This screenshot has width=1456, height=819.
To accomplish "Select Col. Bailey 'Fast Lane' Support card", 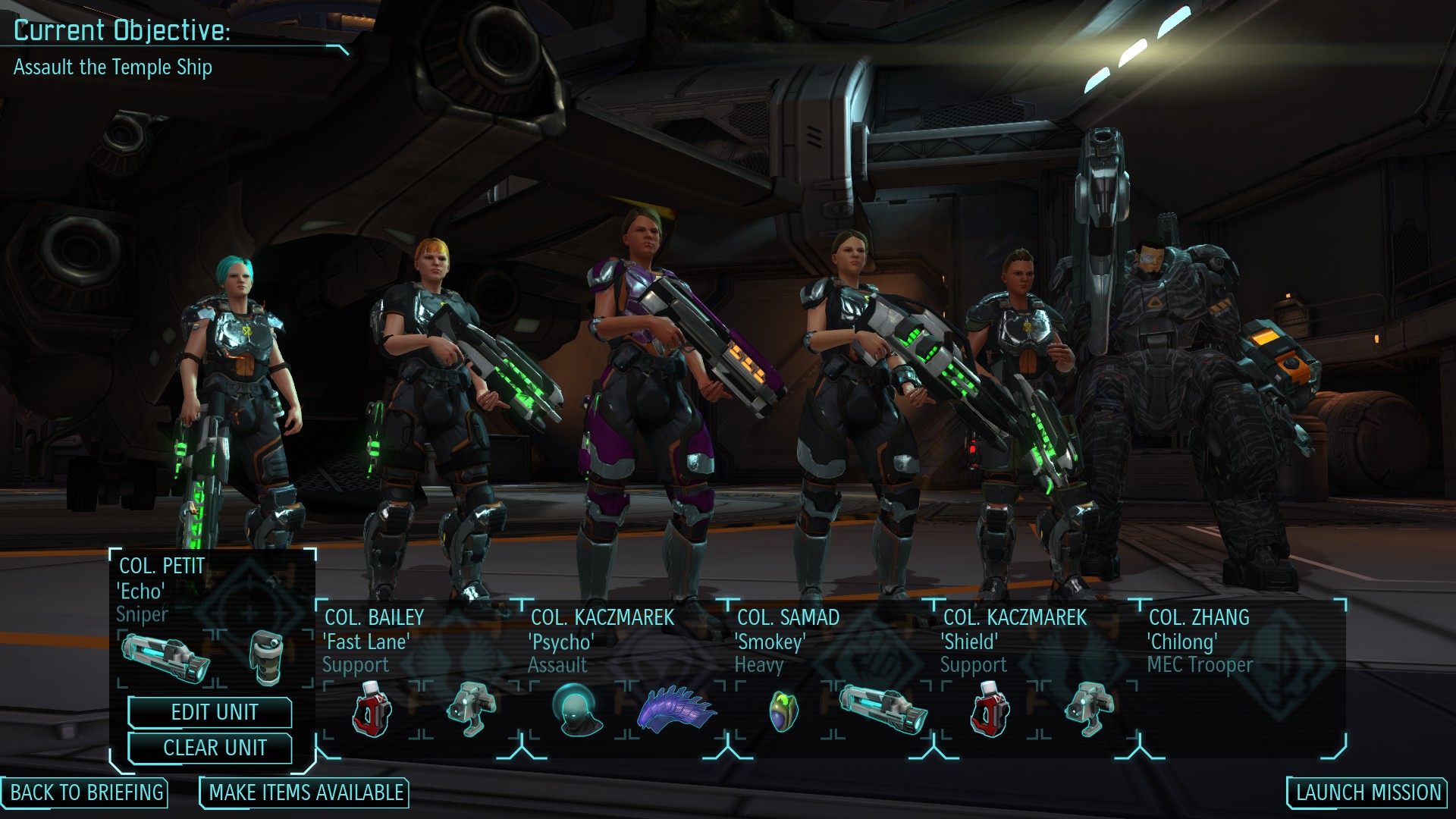I will pos(373,641).
